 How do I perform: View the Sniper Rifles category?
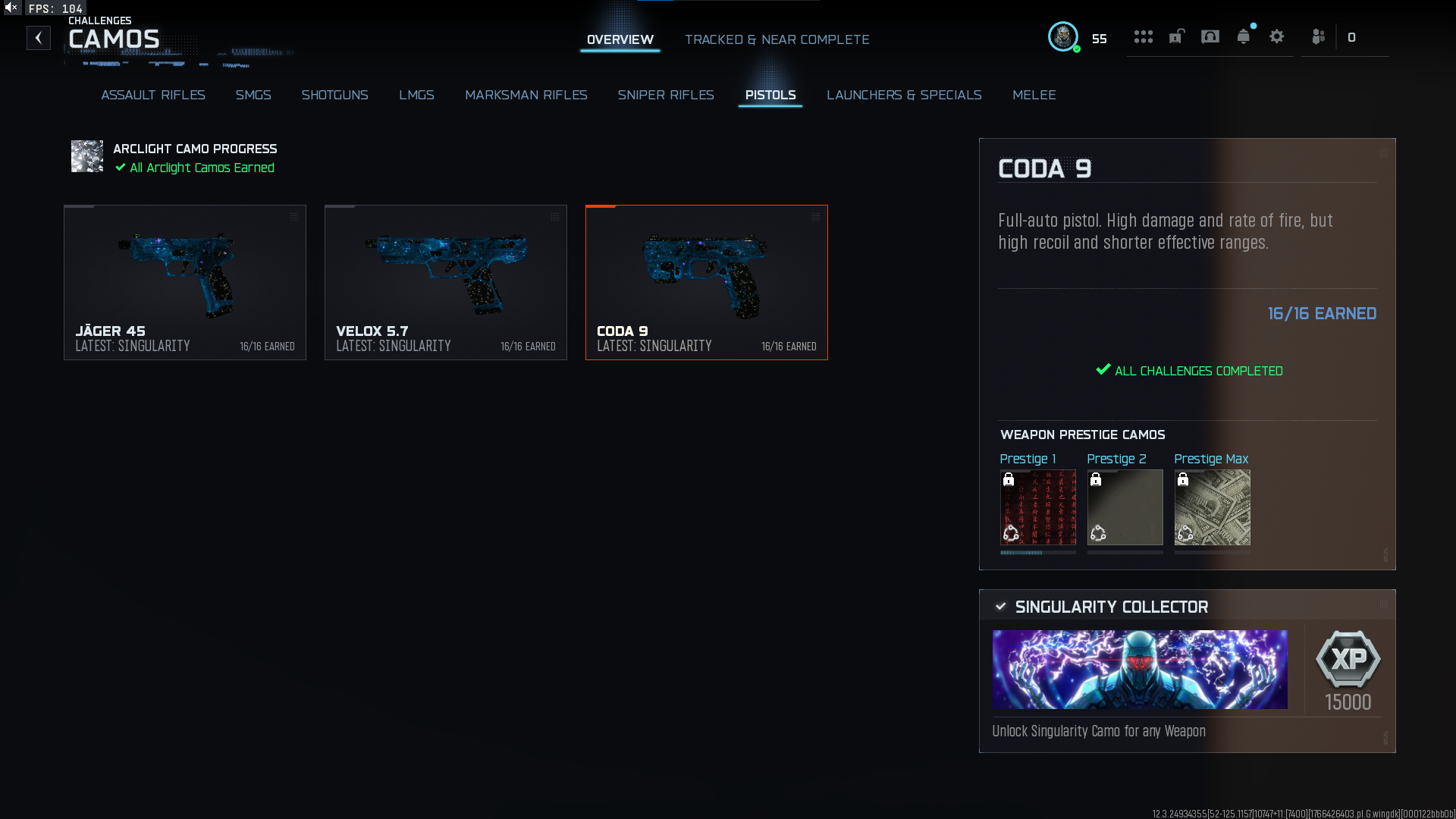point(666,95)
